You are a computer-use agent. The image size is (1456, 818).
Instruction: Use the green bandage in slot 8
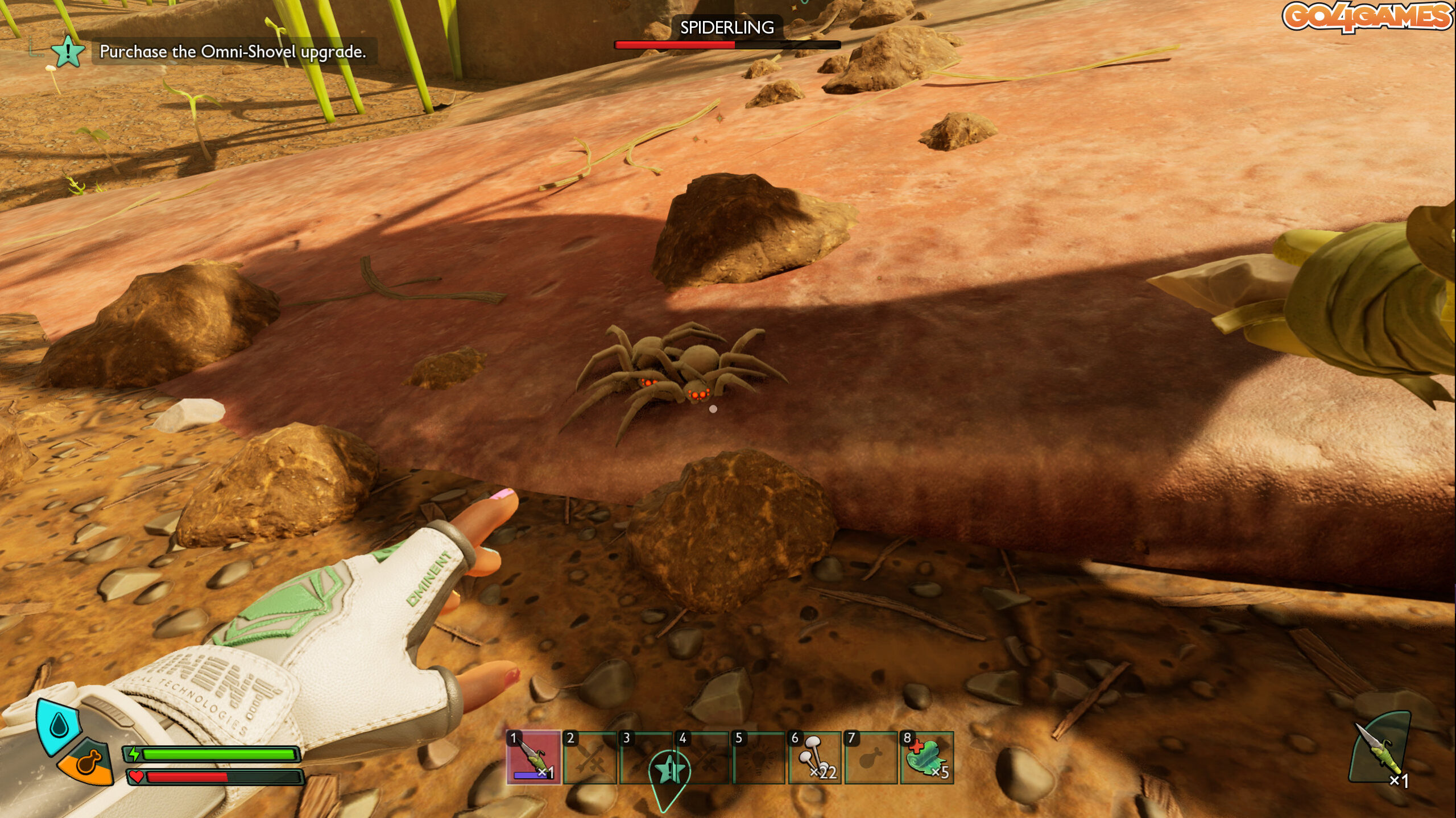coord(926,757)
